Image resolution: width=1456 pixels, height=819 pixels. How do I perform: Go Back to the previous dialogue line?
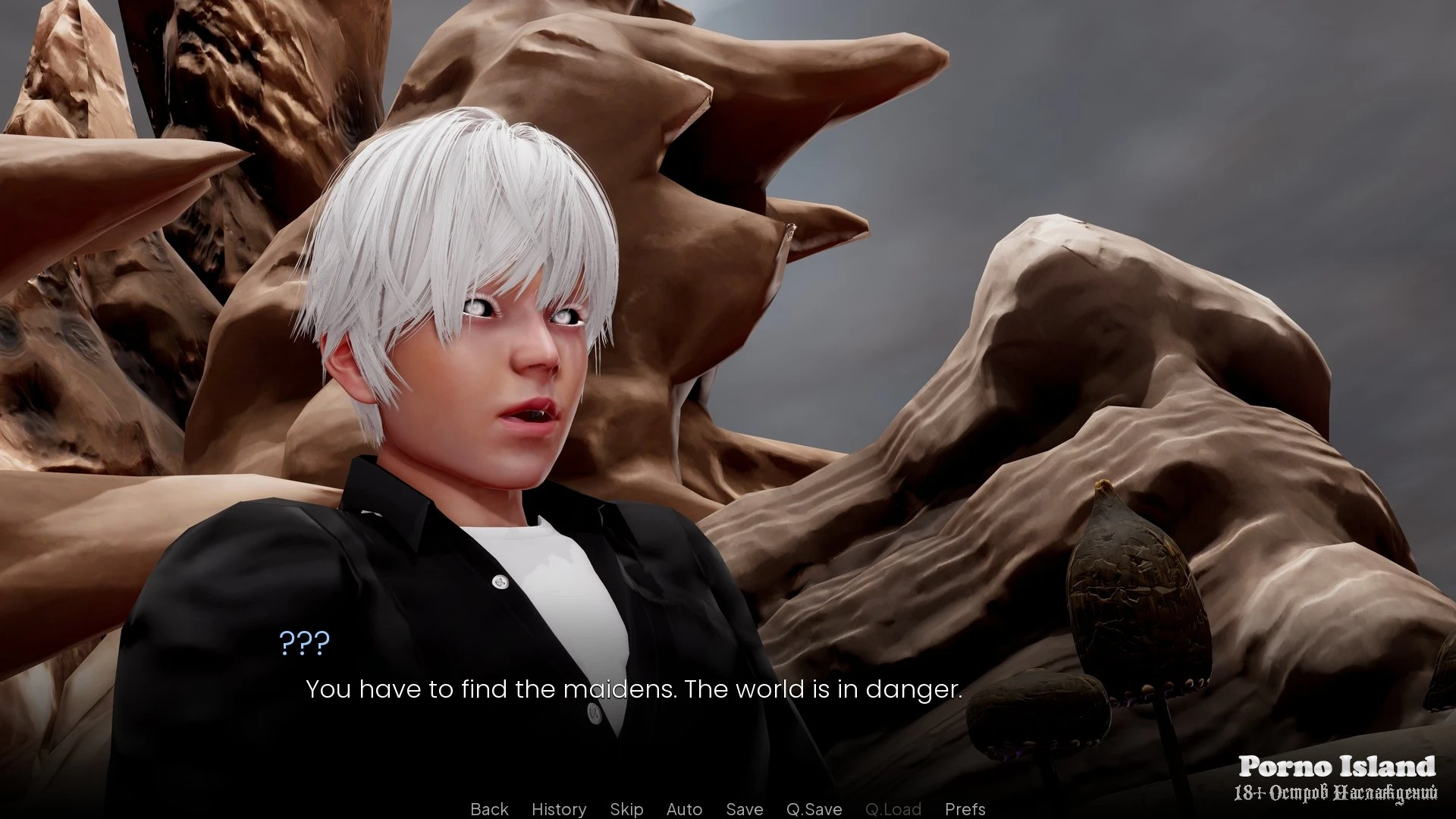[489, 809]
